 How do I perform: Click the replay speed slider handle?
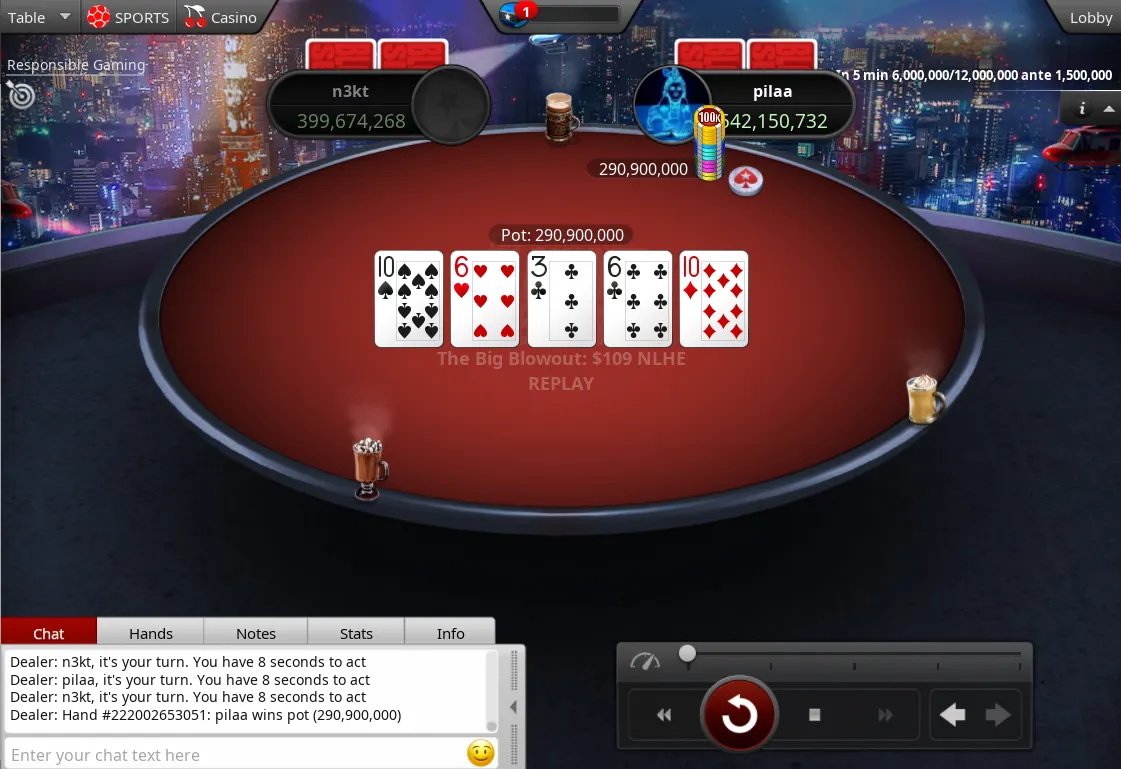687,653
